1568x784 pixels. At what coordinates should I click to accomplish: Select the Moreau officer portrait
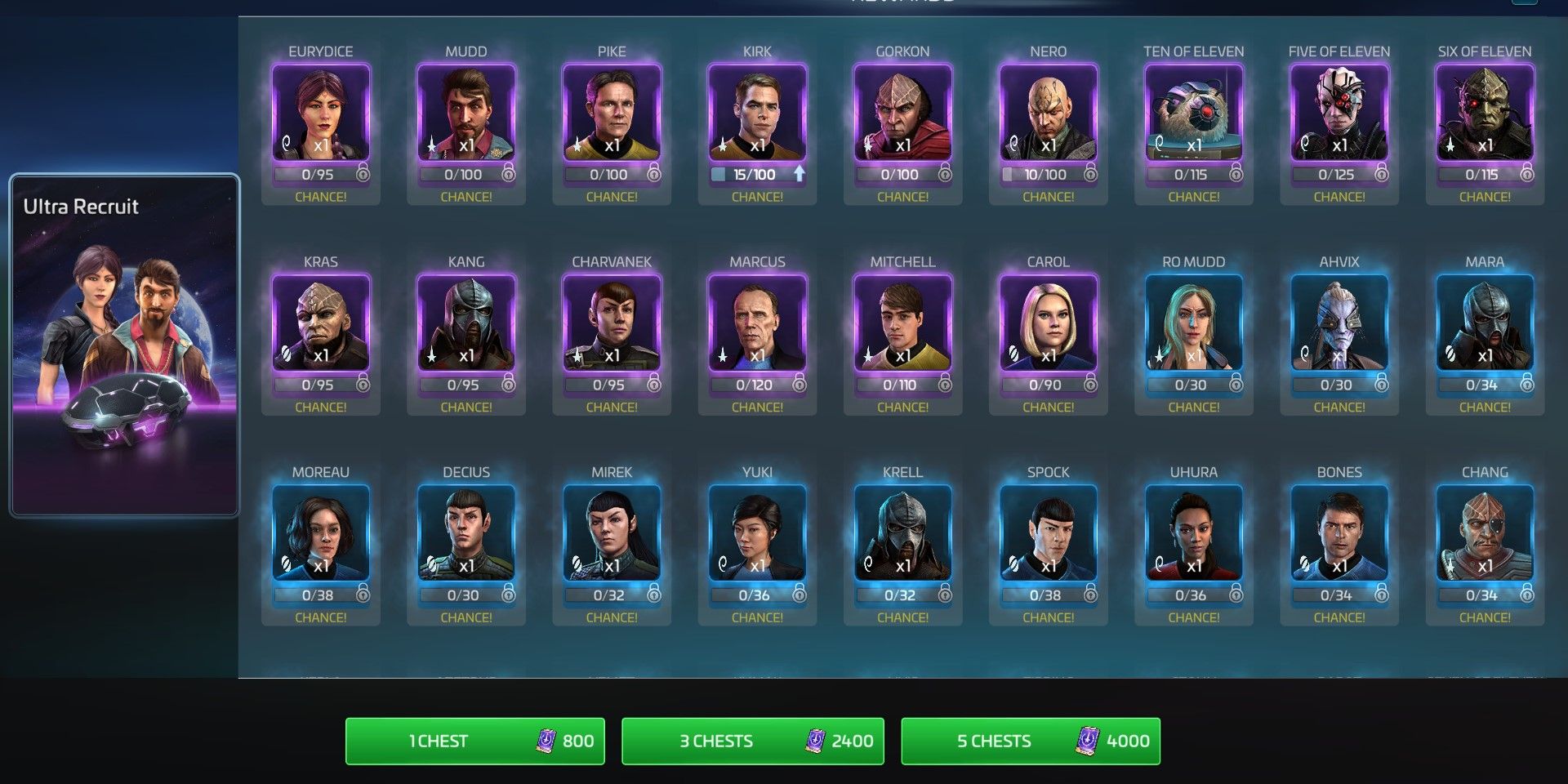pos(321,534)
